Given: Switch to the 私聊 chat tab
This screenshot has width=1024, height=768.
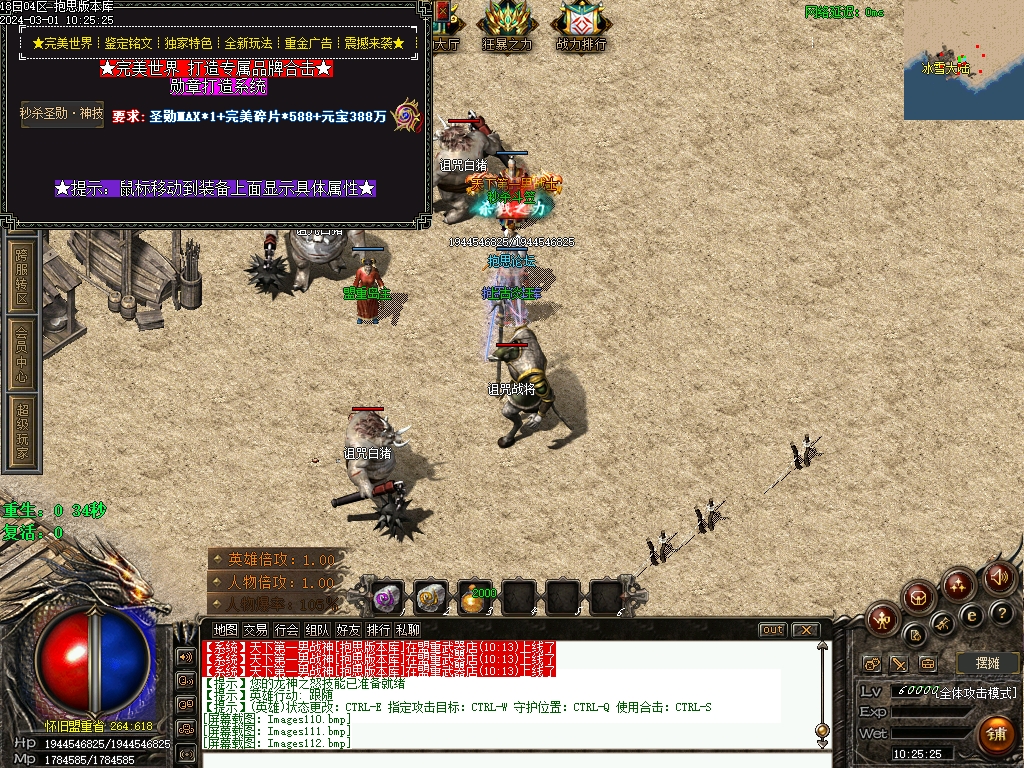Looking at the screenshot, I should click(408, 630).
